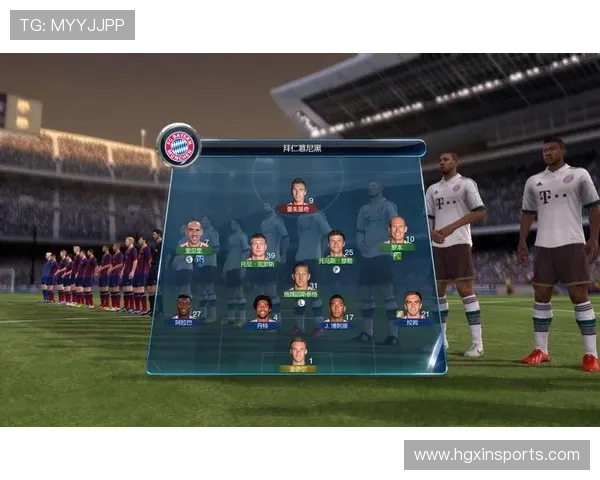The height and width of the screenshot is (480, 600).
Task: Select left back number 27 card
Action: 184,308
